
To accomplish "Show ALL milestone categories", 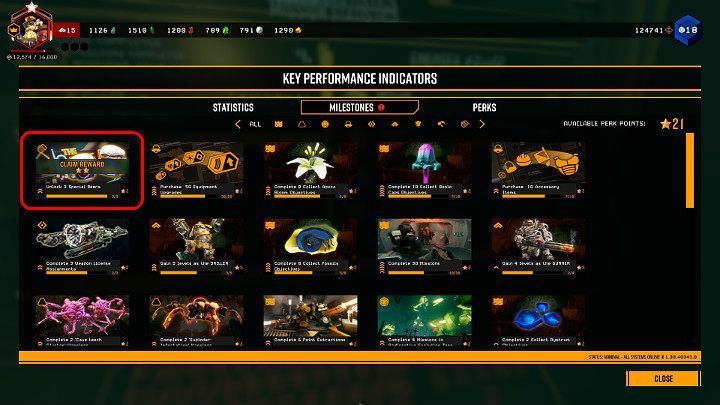I will (x=255, y=125).
